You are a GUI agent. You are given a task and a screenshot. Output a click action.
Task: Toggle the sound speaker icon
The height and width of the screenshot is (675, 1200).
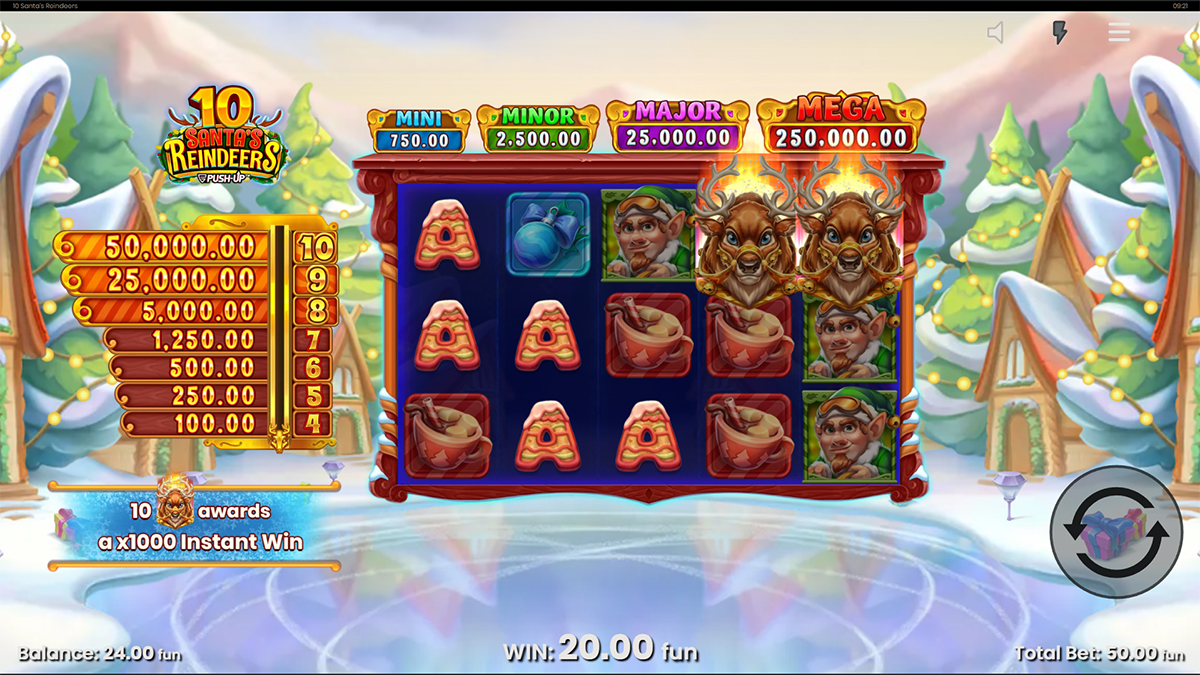pos(996,33)
